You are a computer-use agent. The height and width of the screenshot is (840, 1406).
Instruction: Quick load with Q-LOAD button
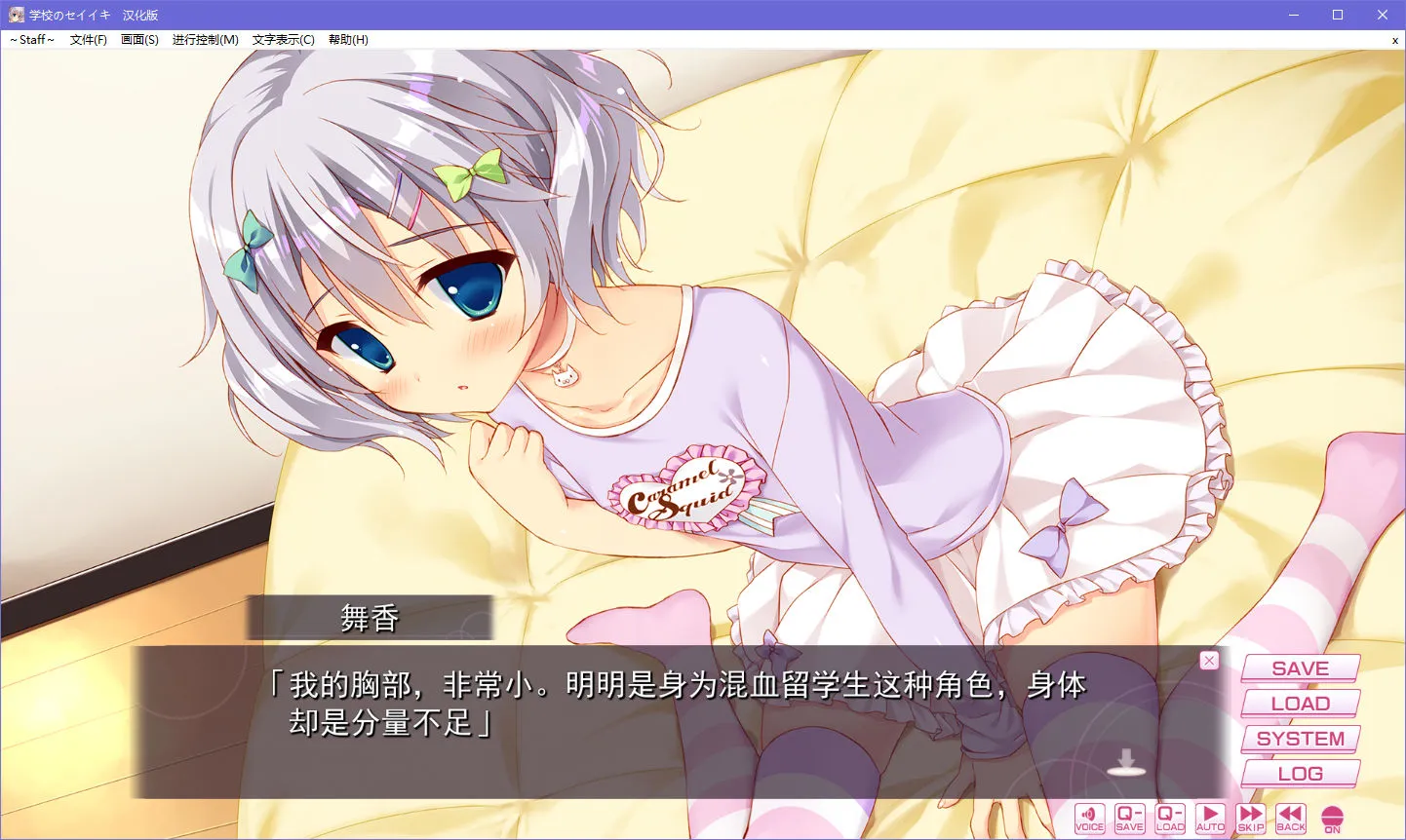coord(1170,818)
